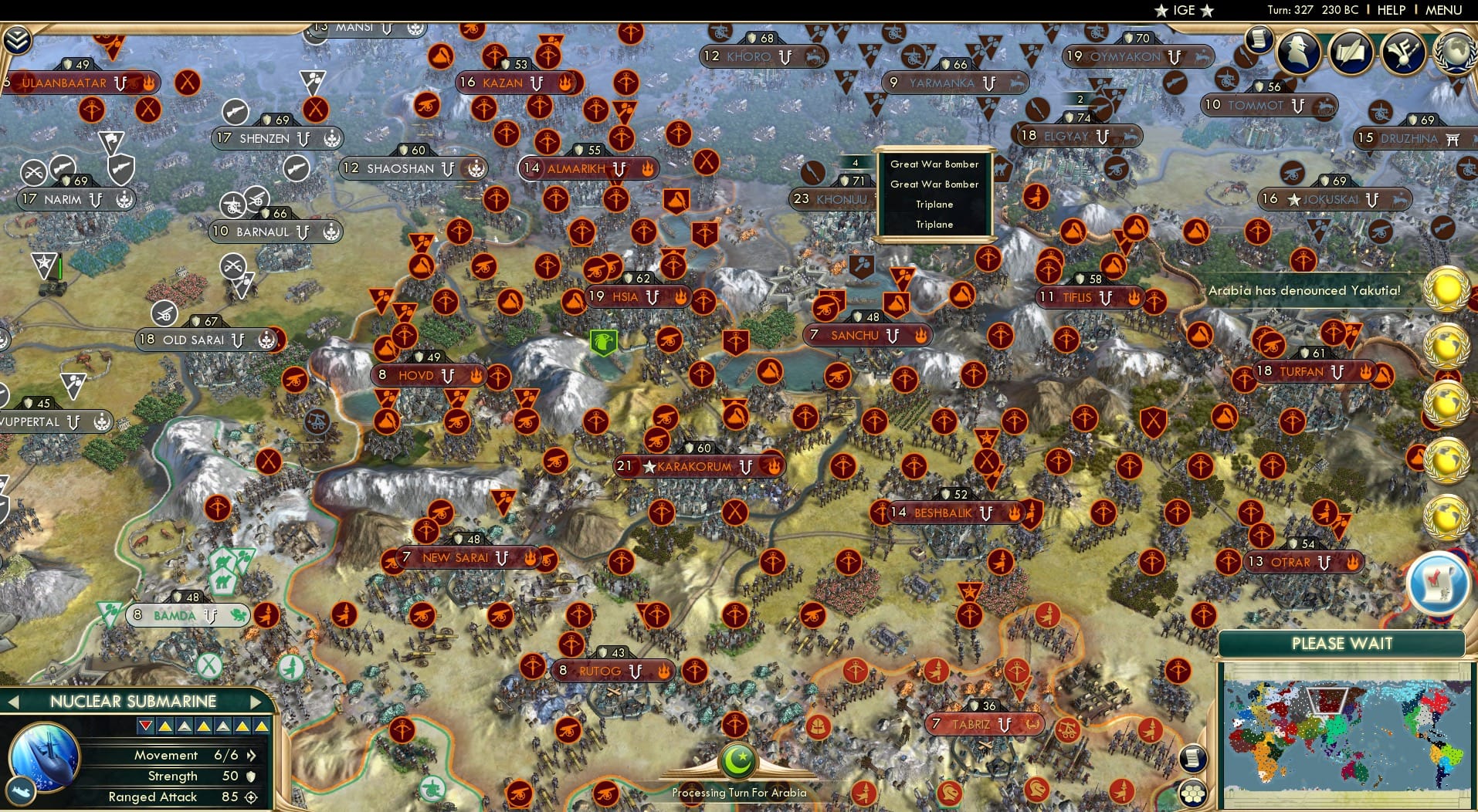Click the topmost golden laurel notification bubble
The height and width of the screenshot is (812, 1478).
pyautogui.click(x=1448, y=289)
